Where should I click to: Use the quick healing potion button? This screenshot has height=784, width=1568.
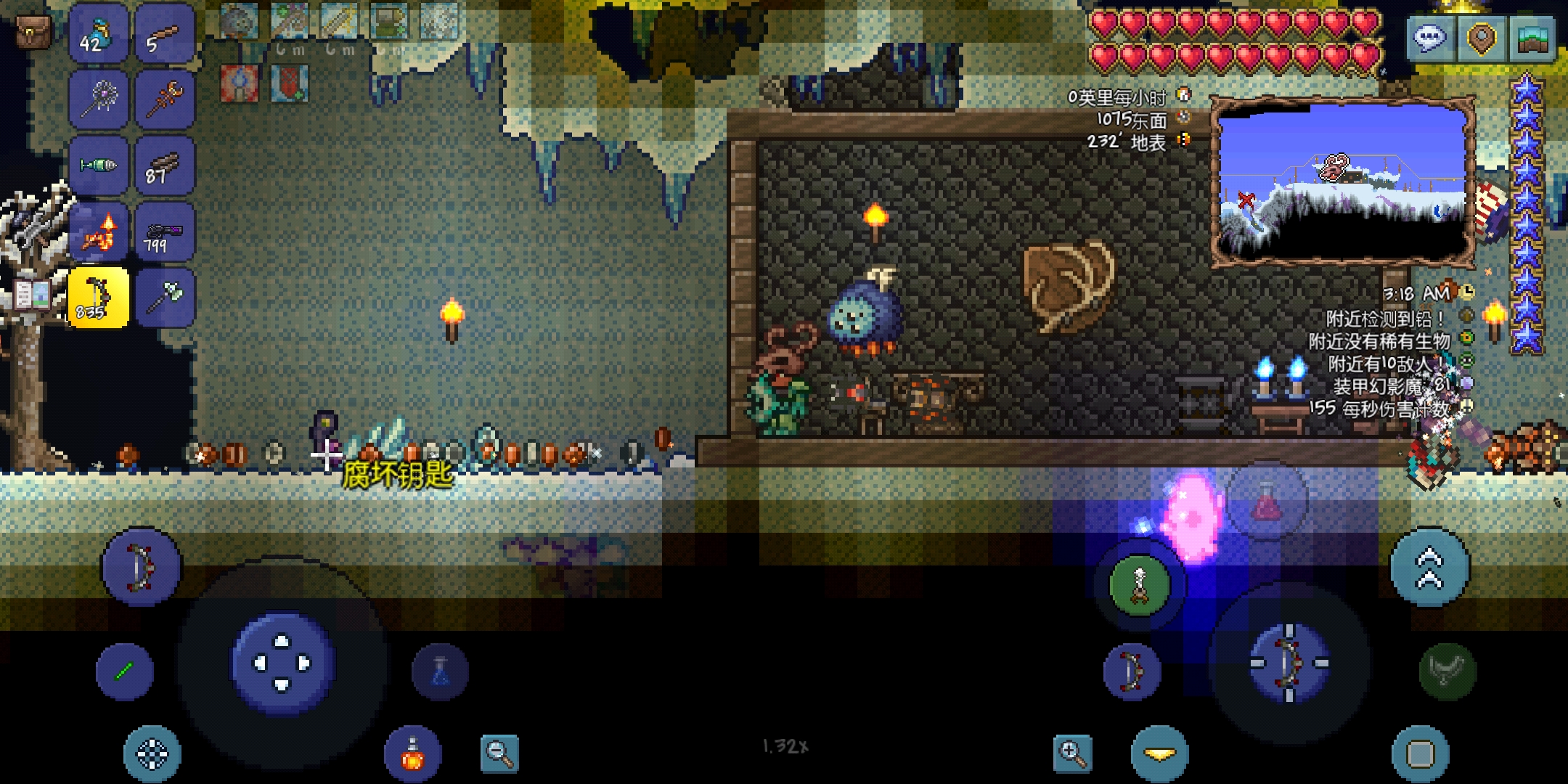point(412,755)
